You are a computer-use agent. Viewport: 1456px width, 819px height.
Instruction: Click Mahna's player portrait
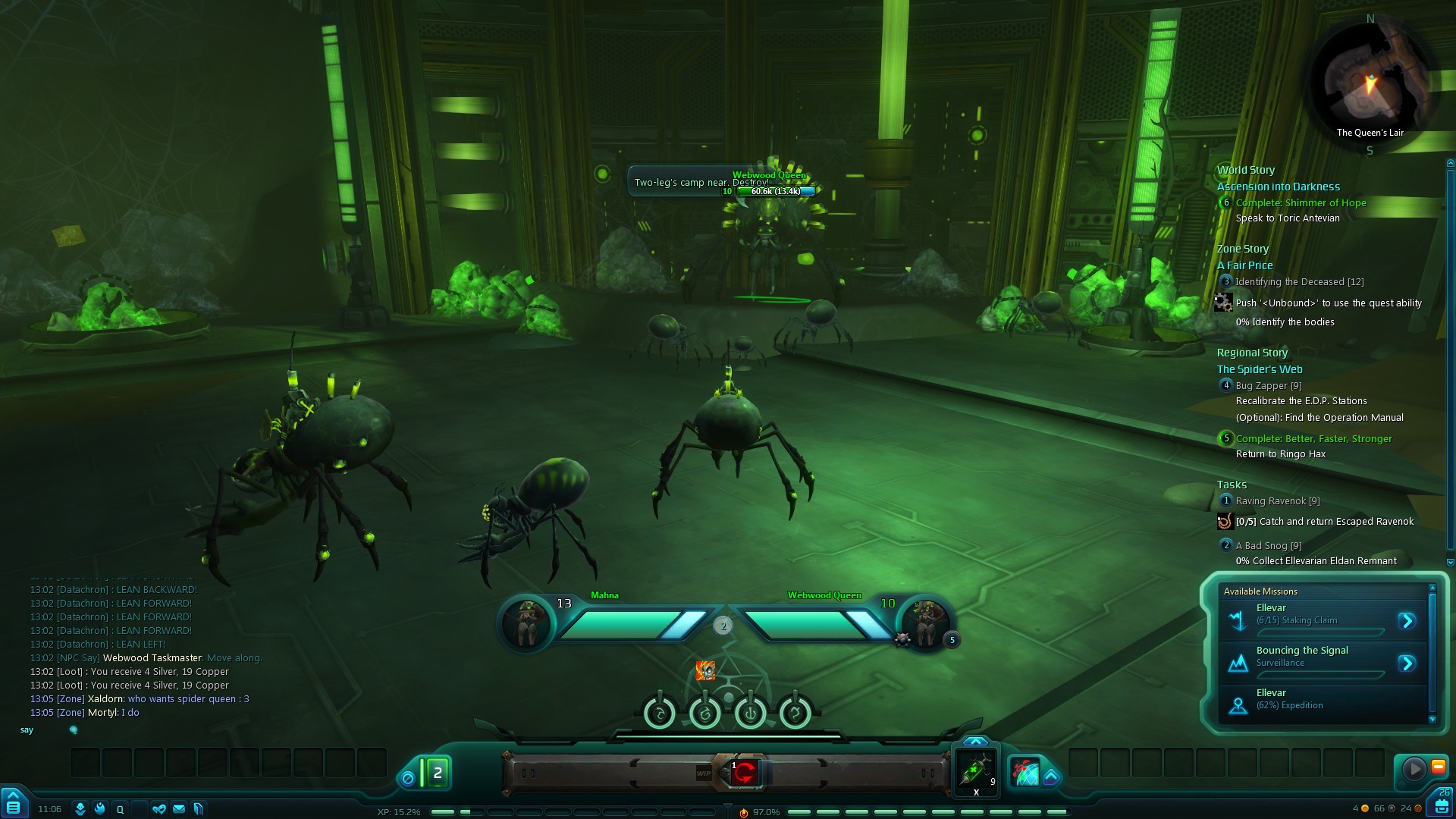coord(526,623)
